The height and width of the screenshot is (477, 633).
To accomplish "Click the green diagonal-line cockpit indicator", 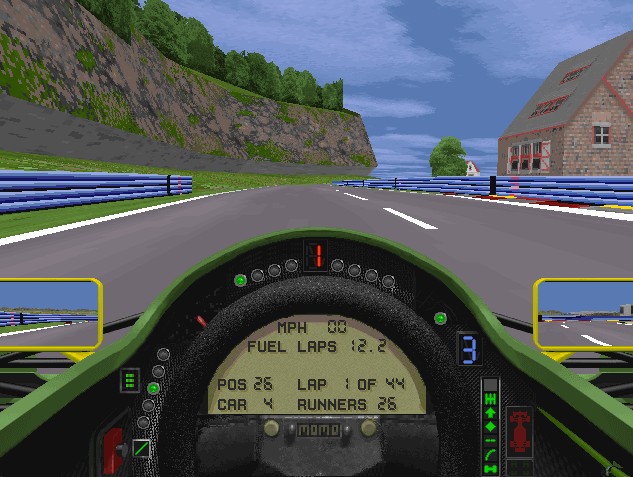I will point(141,448).
